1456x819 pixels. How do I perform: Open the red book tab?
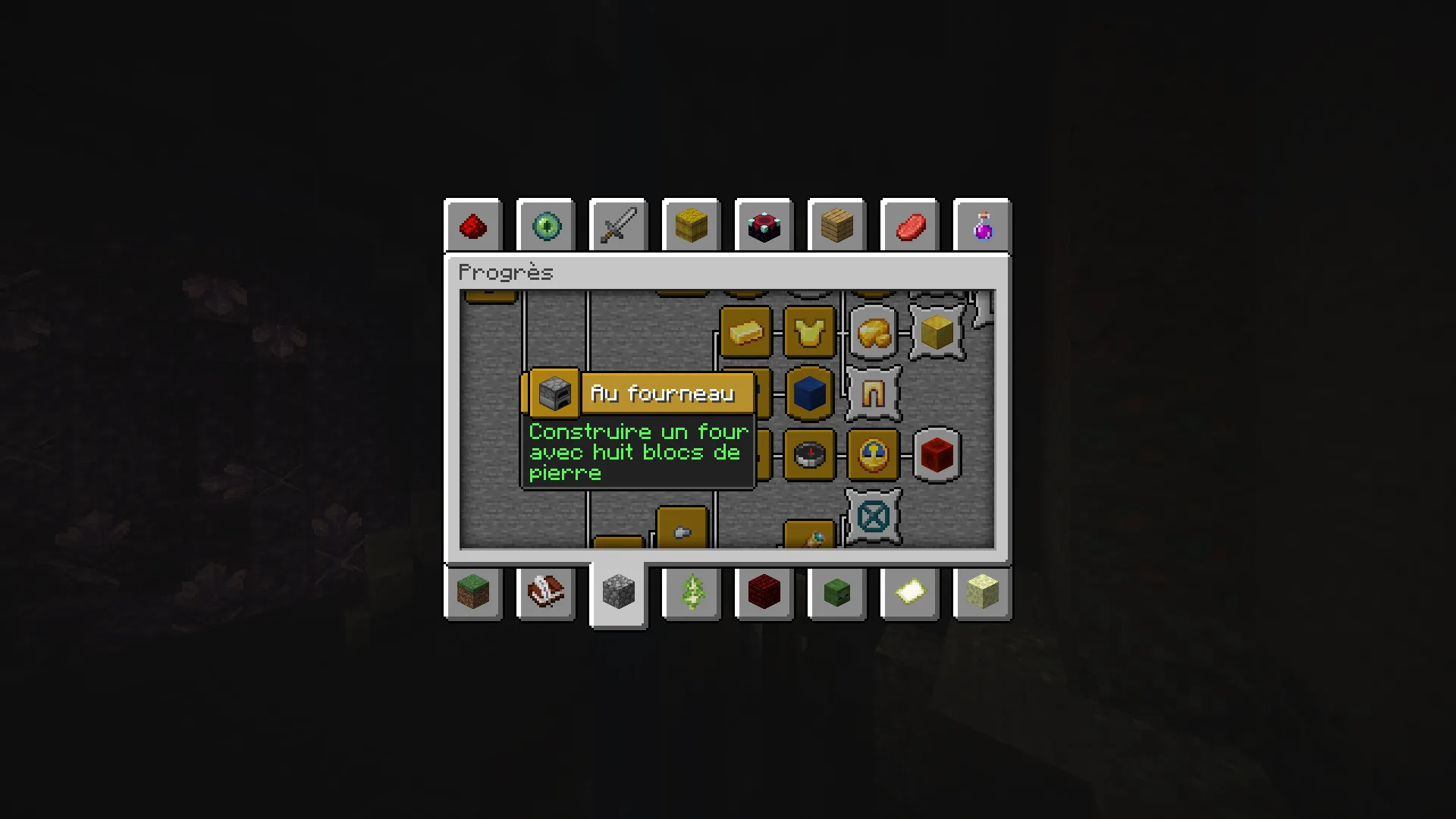(546, 592)
